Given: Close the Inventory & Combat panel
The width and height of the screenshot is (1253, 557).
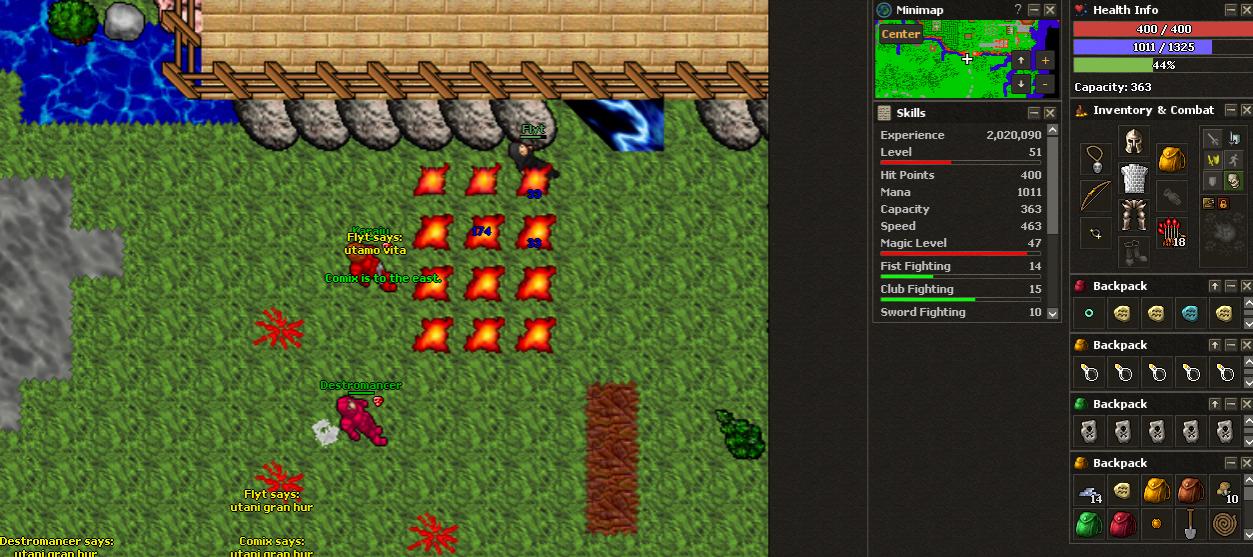Looking at the screenshot, I should (x=1247, y=110).
